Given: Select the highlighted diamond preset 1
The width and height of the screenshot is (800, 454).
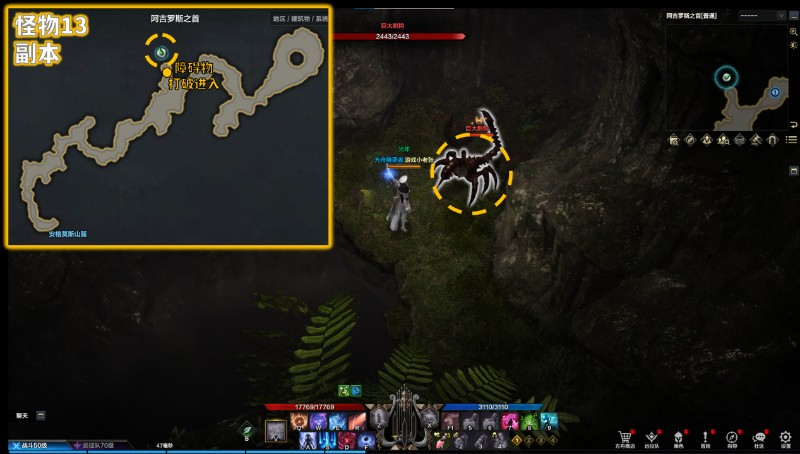Looking at the screenshot, I should coord(517,439).
